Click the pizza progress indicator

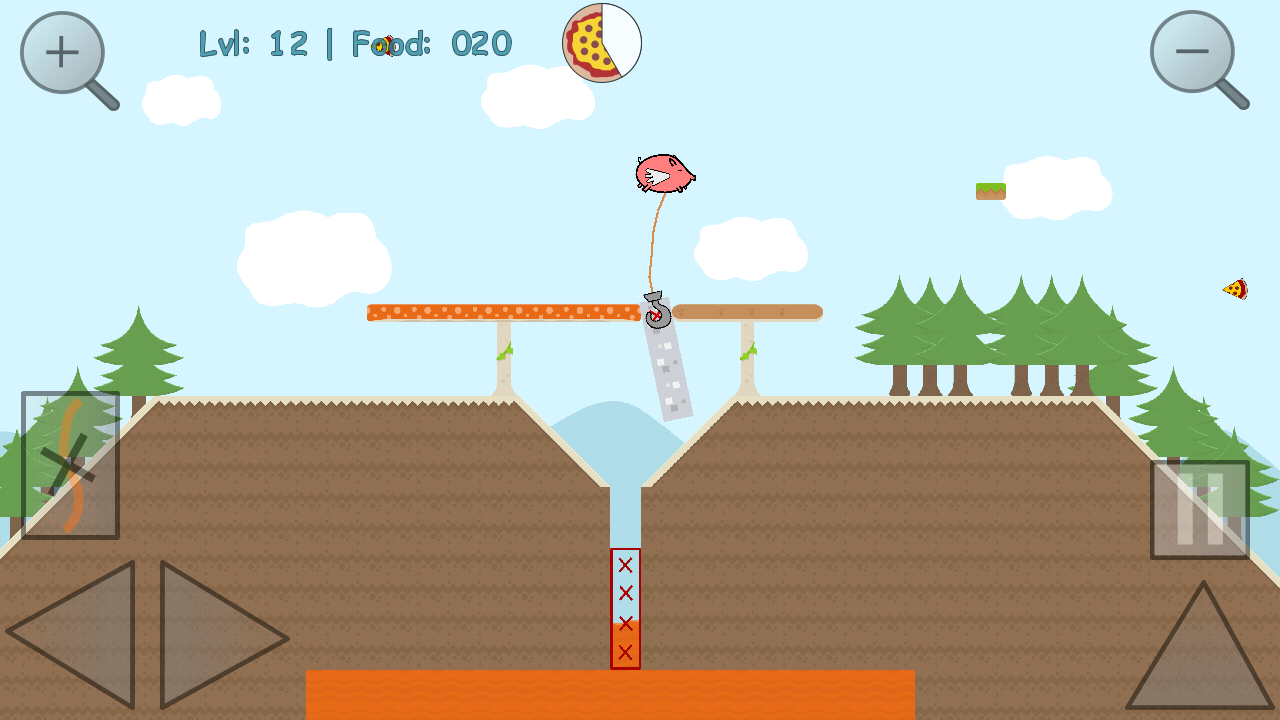(x=601, y=42)
